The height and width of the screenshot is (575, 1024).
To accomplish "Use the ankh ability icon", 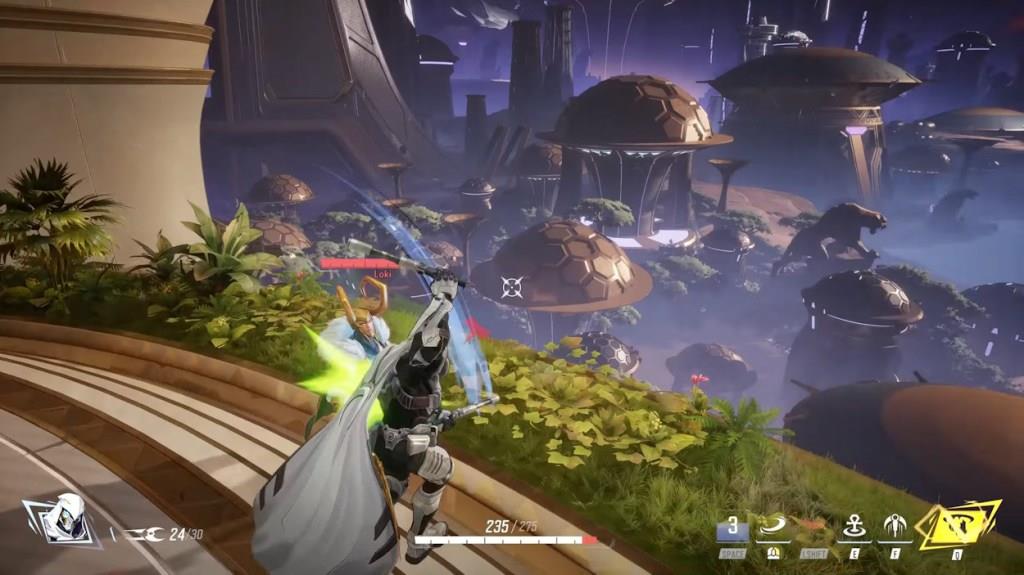I will [854, 526].
